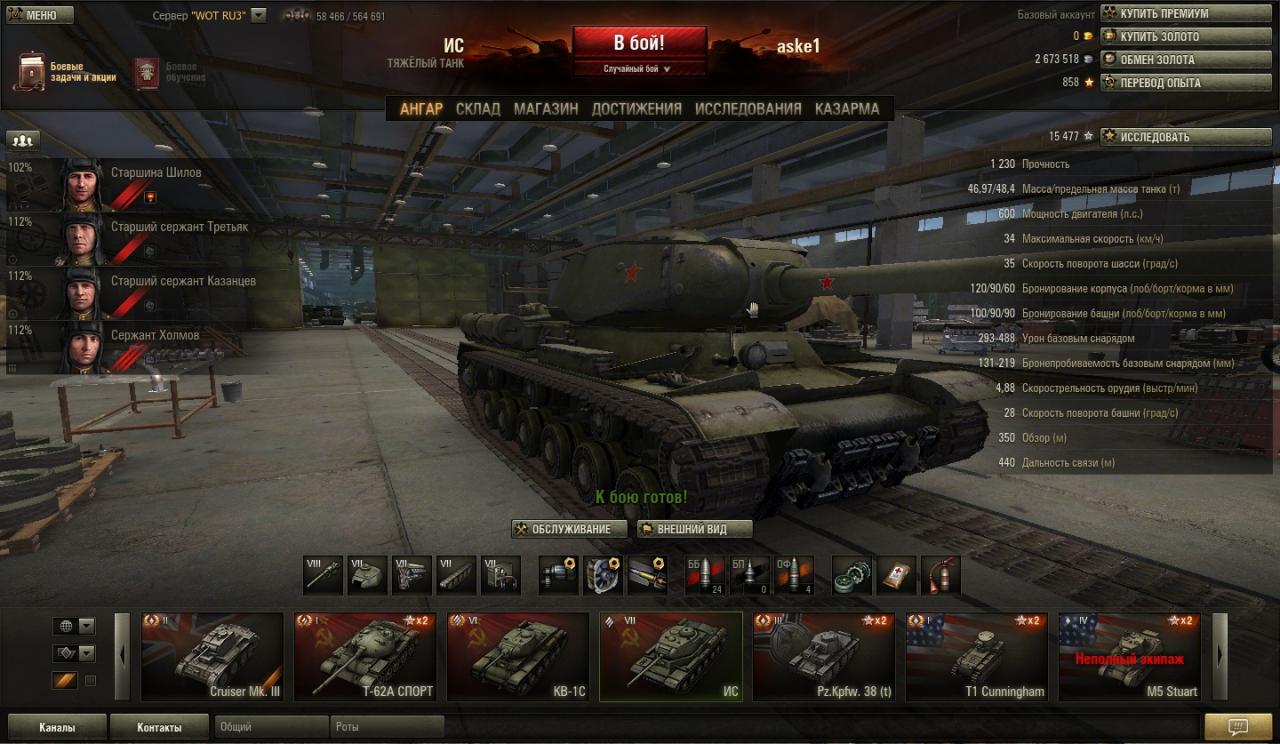
Task: Open the Контакты list
Action: 159,727
